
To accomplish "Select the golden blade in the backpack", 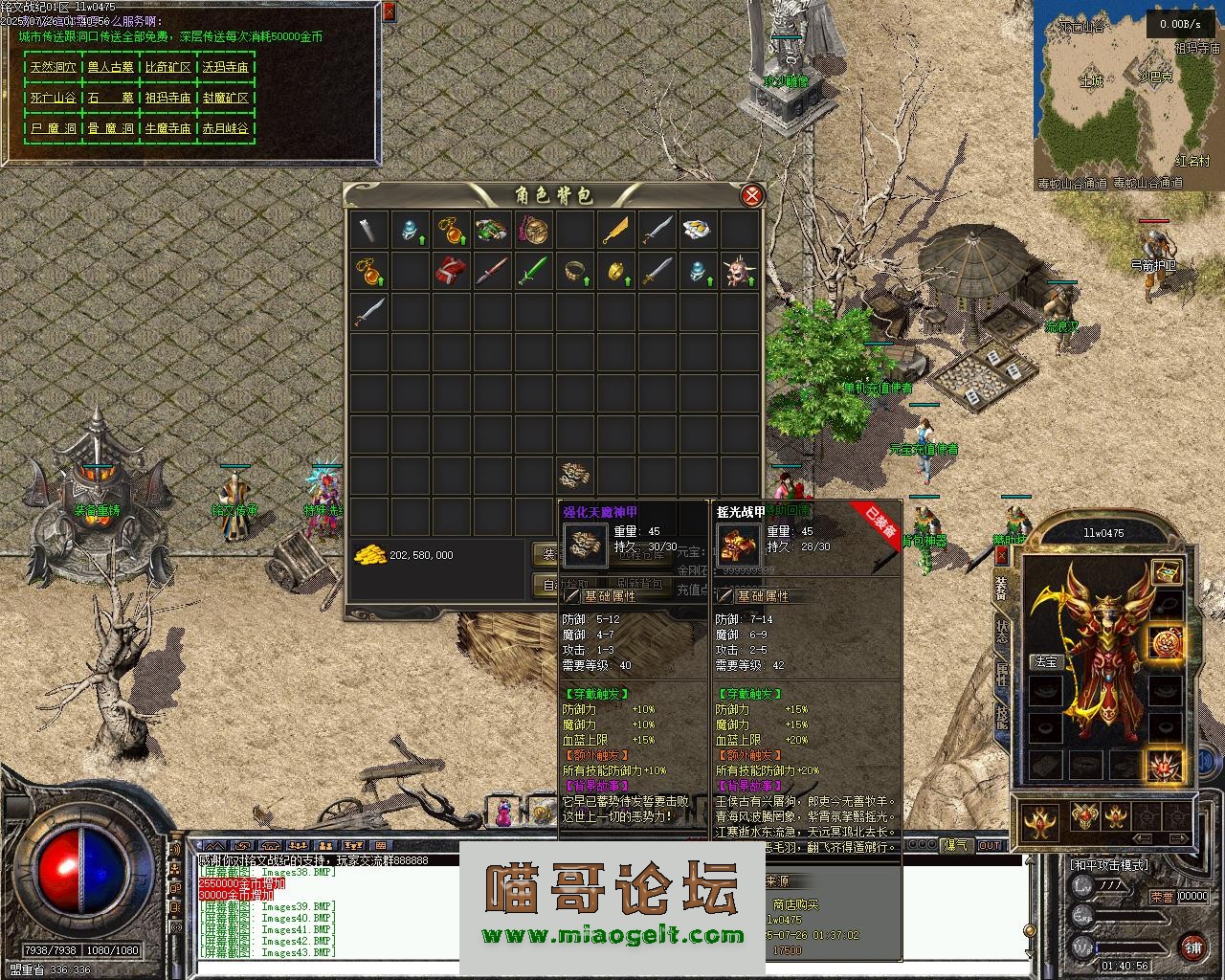I will click(x=615, y=231).
